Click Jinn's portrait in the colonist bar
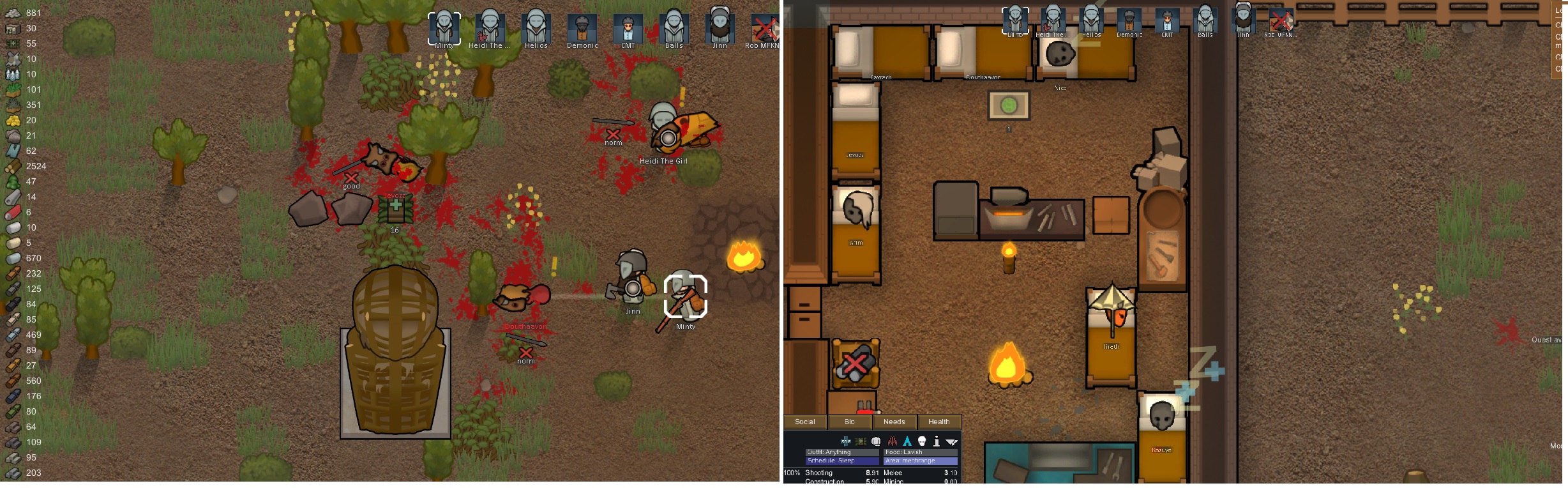 (720, 29)
